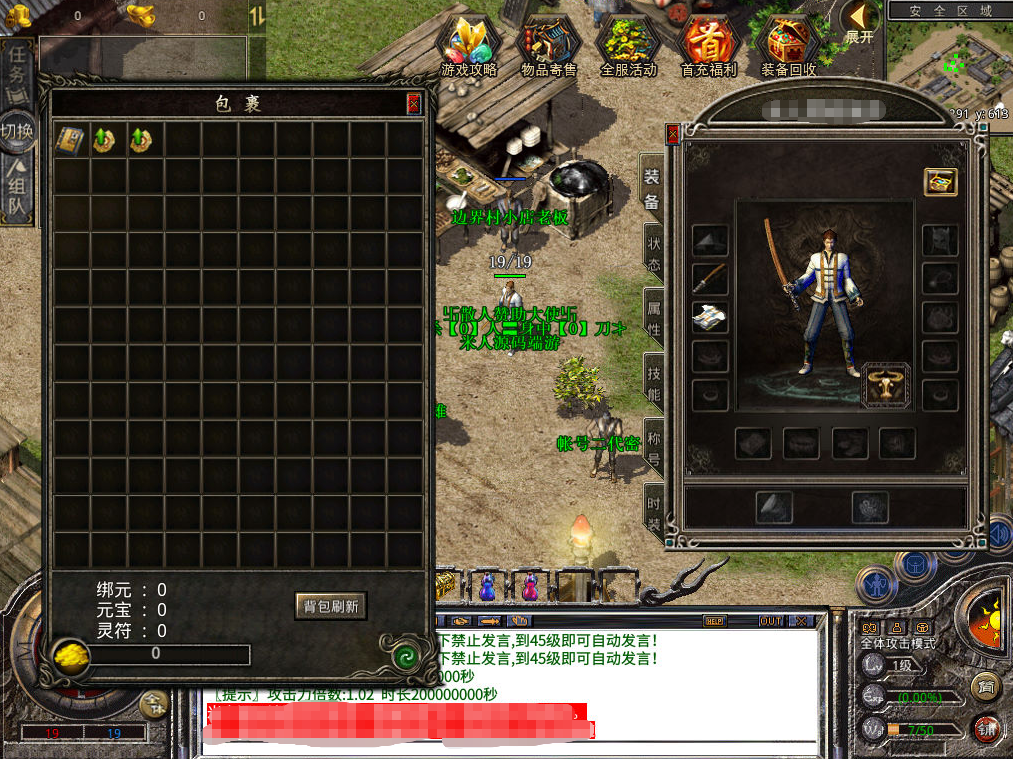Image resolution: width=1013 pixels, height=759 pixels.
Task: Open the 游戏攻略 game guide
Action: [x=469, y=47]
